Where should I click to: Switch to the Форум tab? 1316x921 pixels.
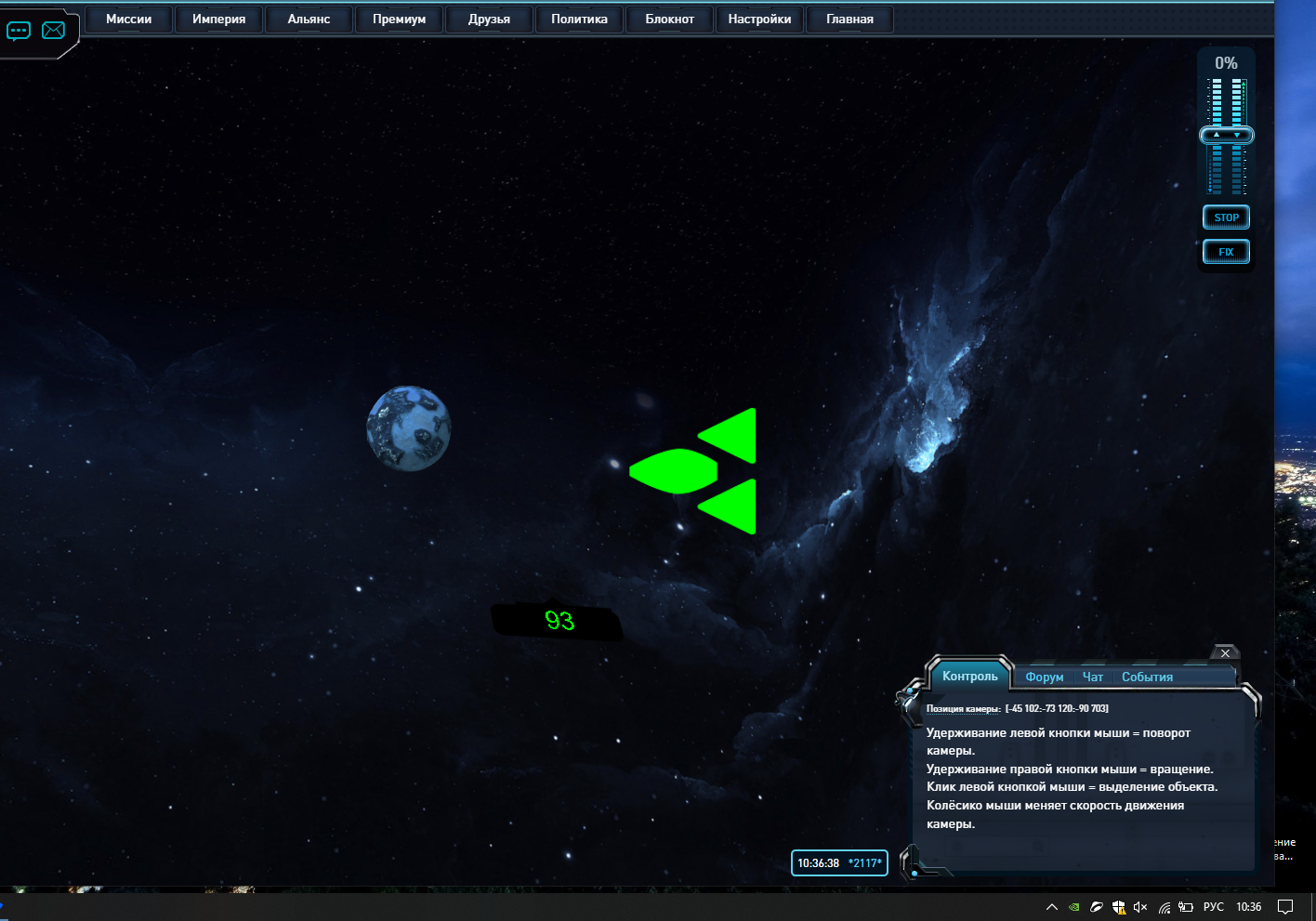1044,678
